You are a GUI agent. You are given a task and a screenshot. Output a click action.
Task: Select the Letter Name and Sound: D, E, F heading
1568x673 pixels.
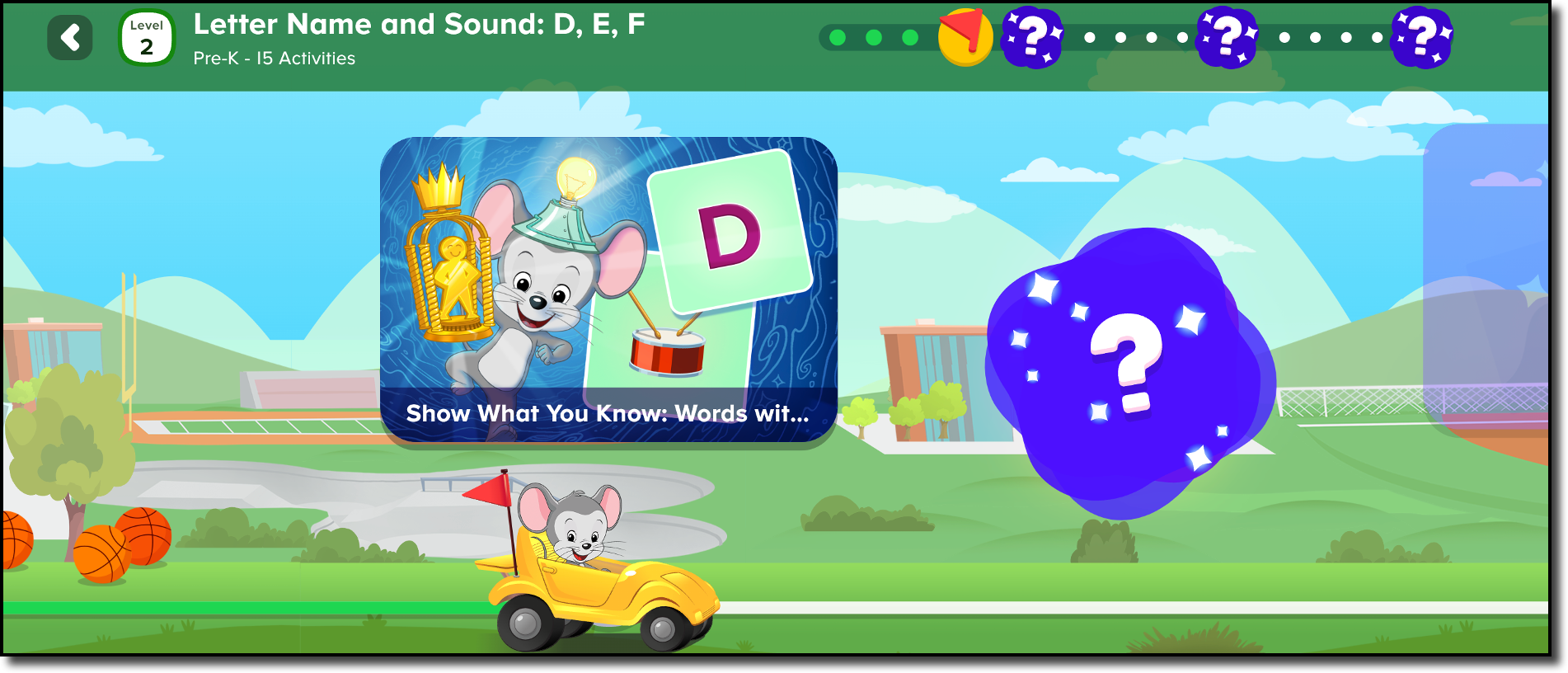pos(422,24)
